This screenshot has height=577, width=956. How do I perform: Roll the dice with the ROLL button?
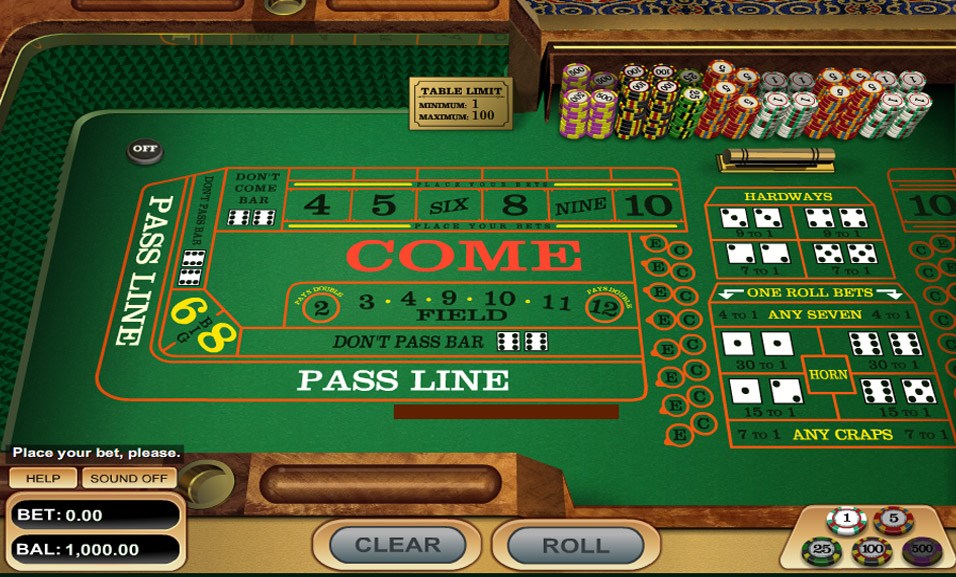click(574, 545)
